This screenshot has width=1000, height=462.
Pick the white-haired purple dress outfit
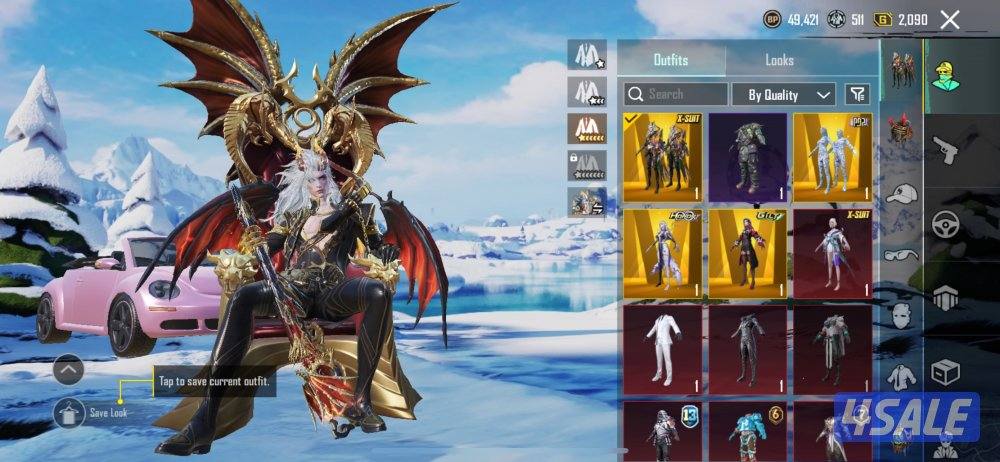(661, 253)
